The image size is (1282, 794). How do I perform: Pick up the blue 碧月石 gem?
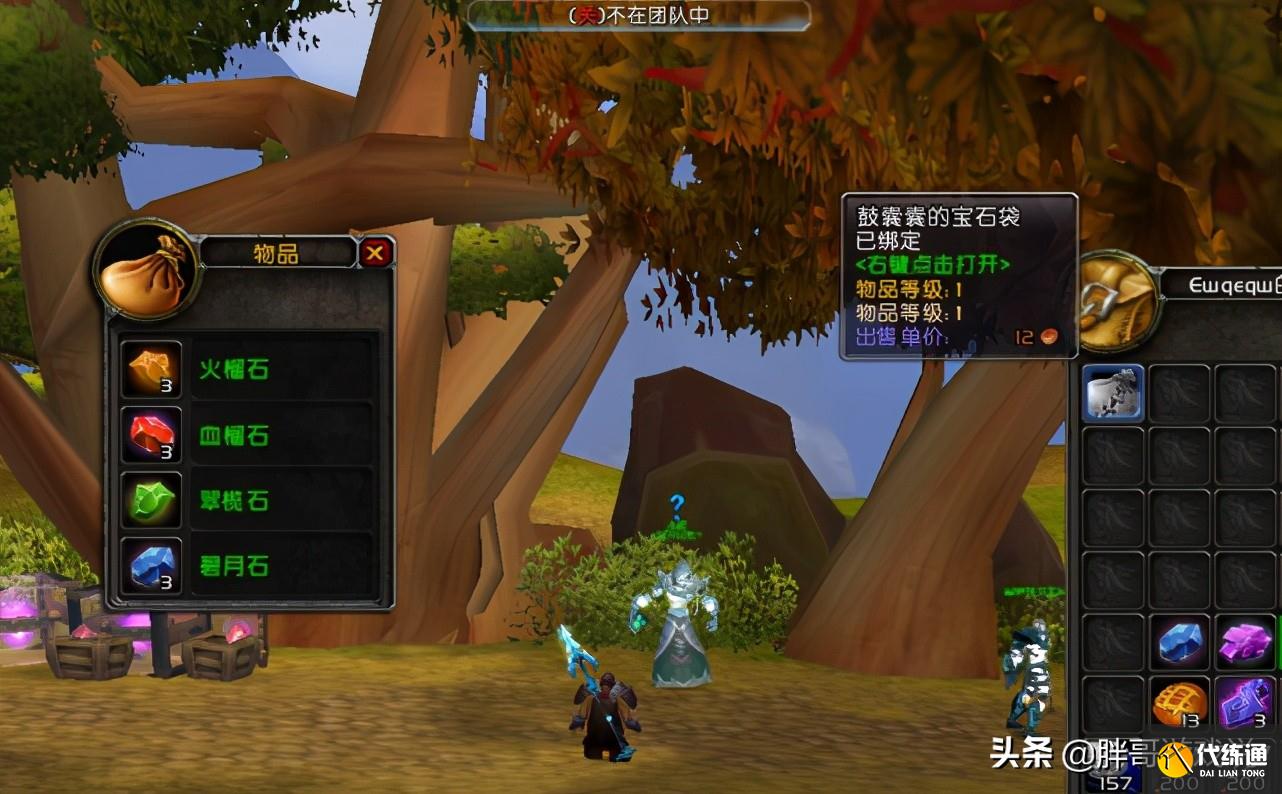[x=151, y=567]
